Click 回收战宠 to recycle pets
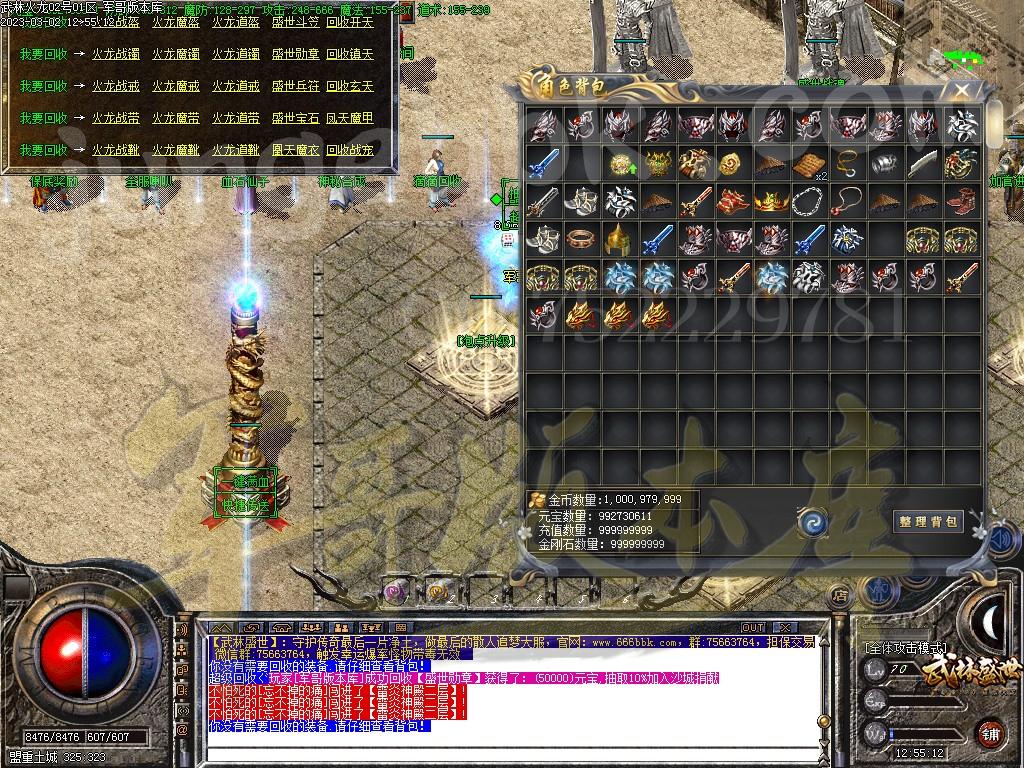Viewport: 1024px width, 768px height. tap(350, 150)
